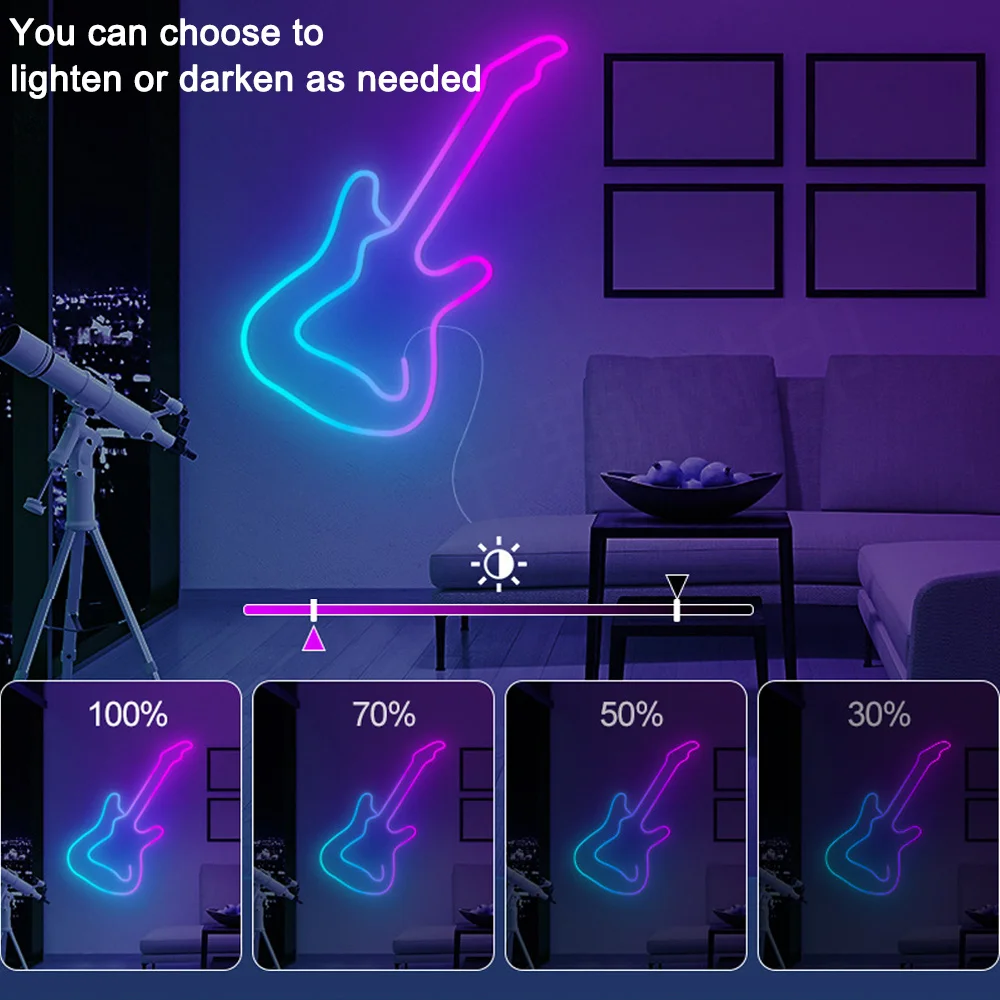Select the 100% brightness preview
1000x1000 pixels.
tap(121, 825)
